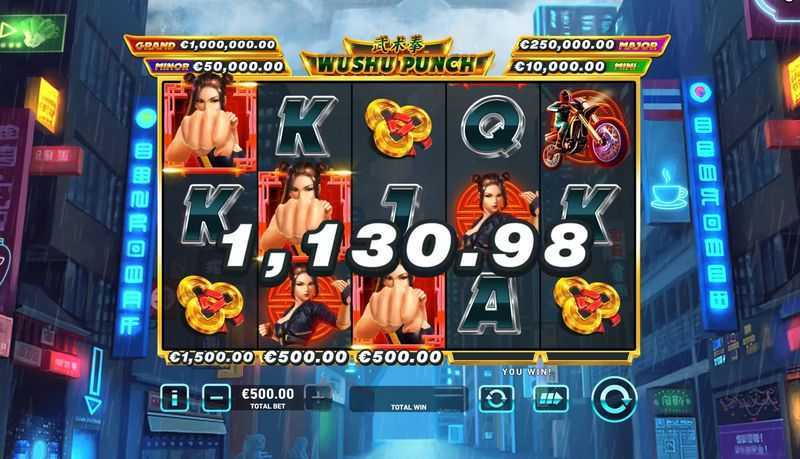Screen dimensions: 800x459
Task: Increase total bet with plus button
Action: tap(318, 398)
